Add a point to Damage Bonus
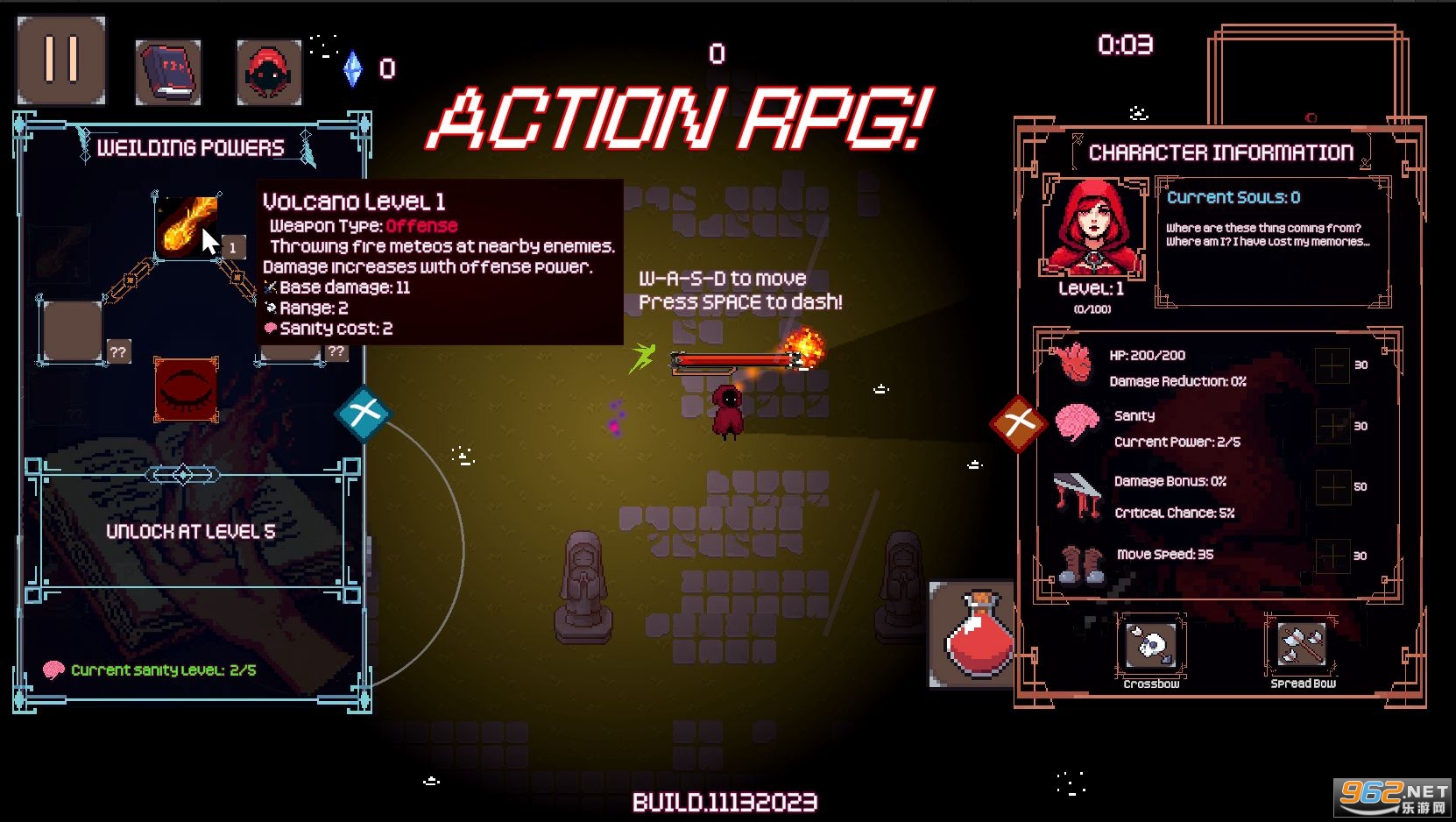 tap(1332, 486)
